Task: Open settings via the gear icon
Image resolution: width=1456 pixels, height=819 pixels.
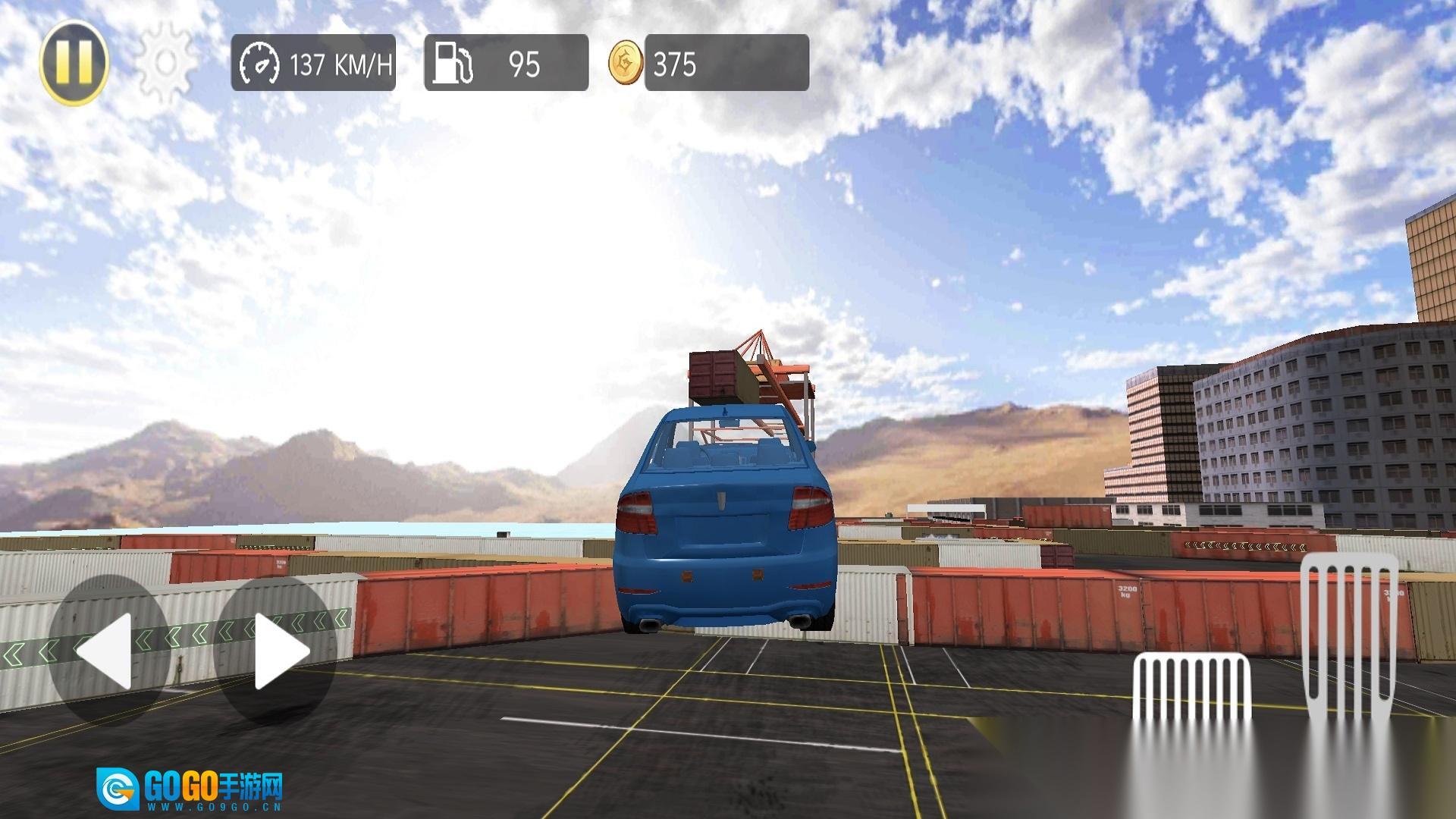Action: pyautogui.click(x=165, y=62)
